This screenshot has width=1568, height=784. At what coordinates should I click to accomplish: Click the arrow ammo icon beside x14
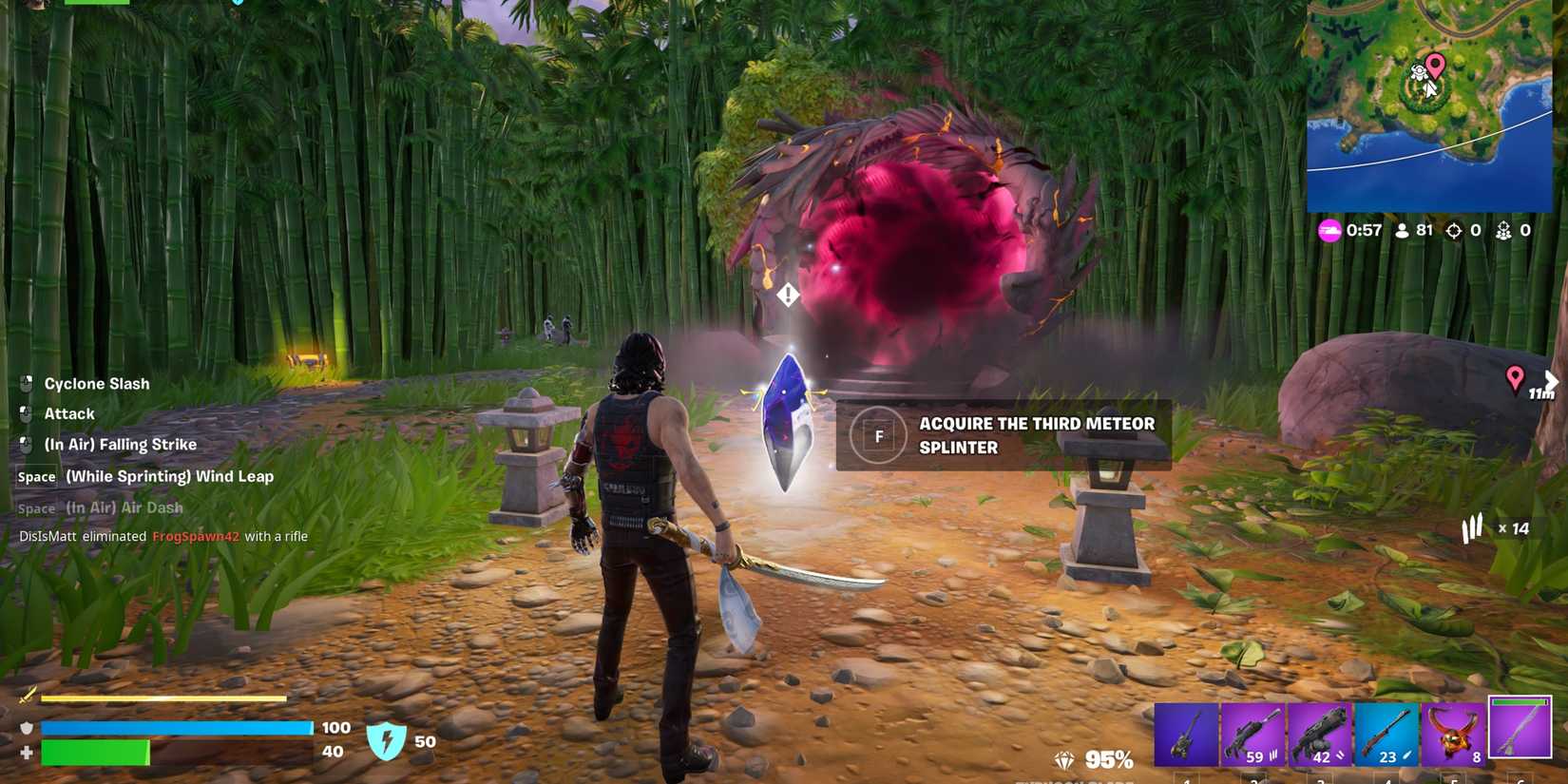click(1472, 528)
